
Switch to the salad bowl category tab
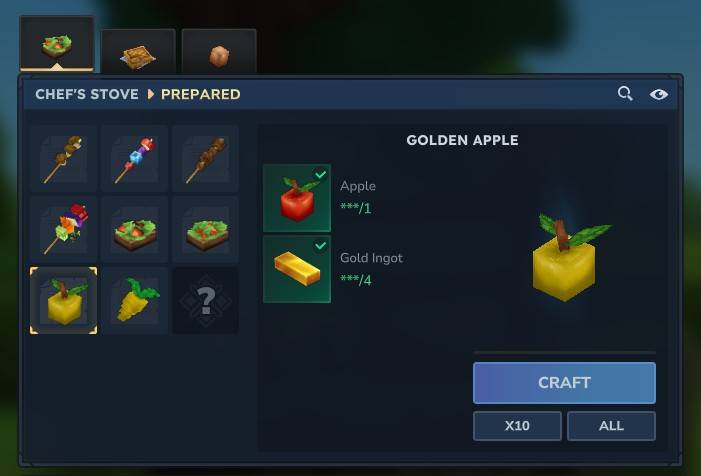(57, 46)
